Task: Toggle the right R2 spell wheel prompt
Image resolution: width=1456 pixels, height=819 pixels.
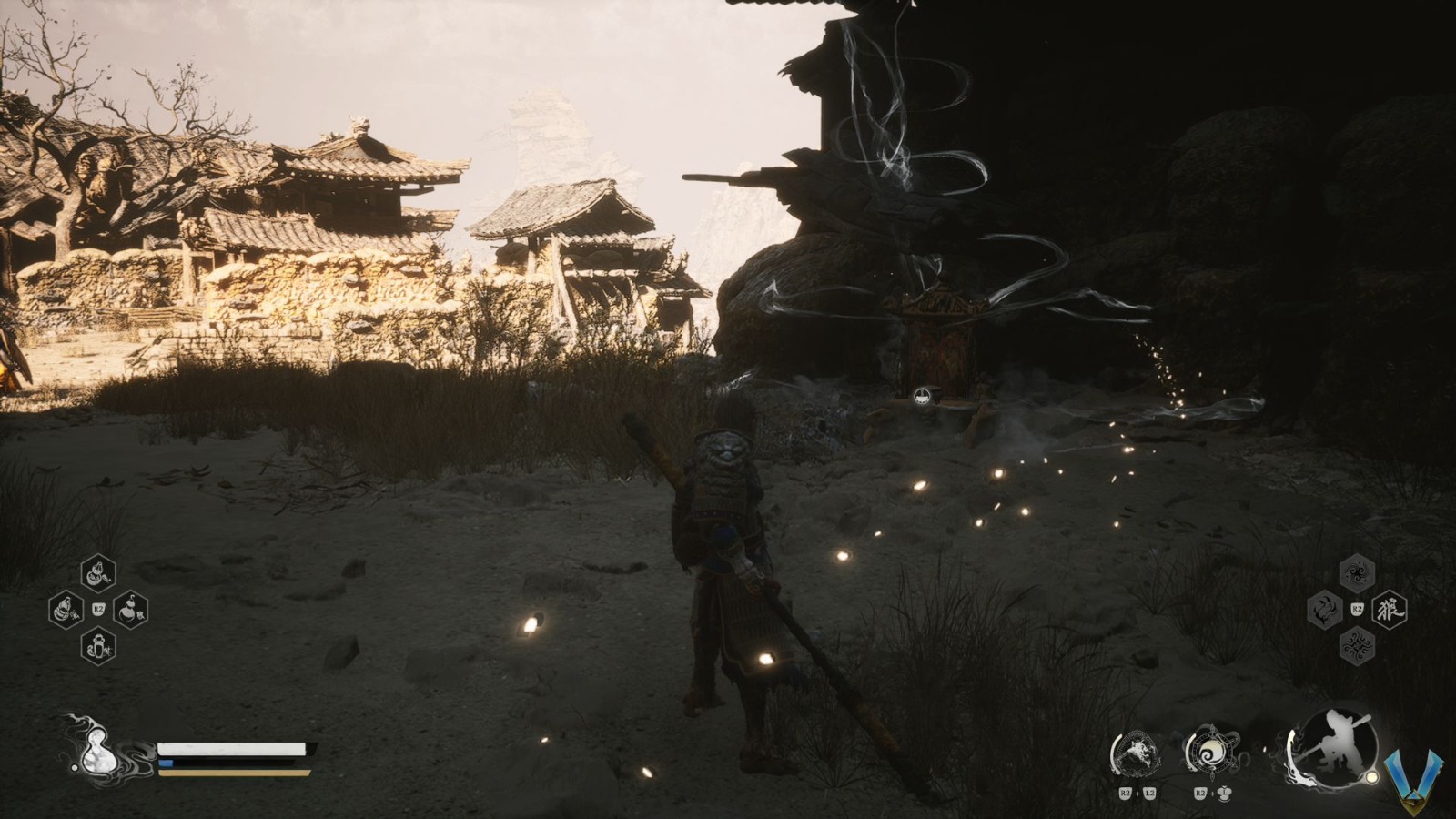Action: click(x=1357, y=608)
